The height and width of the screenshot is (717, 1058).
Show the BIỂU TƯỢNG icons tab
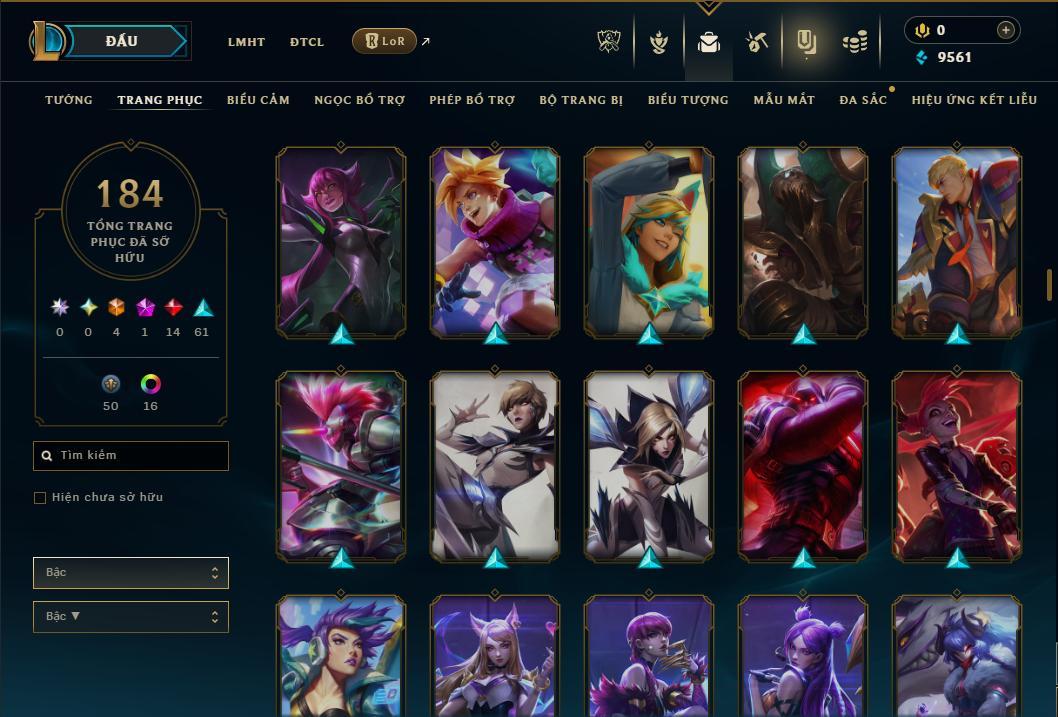tap(688, 100)
